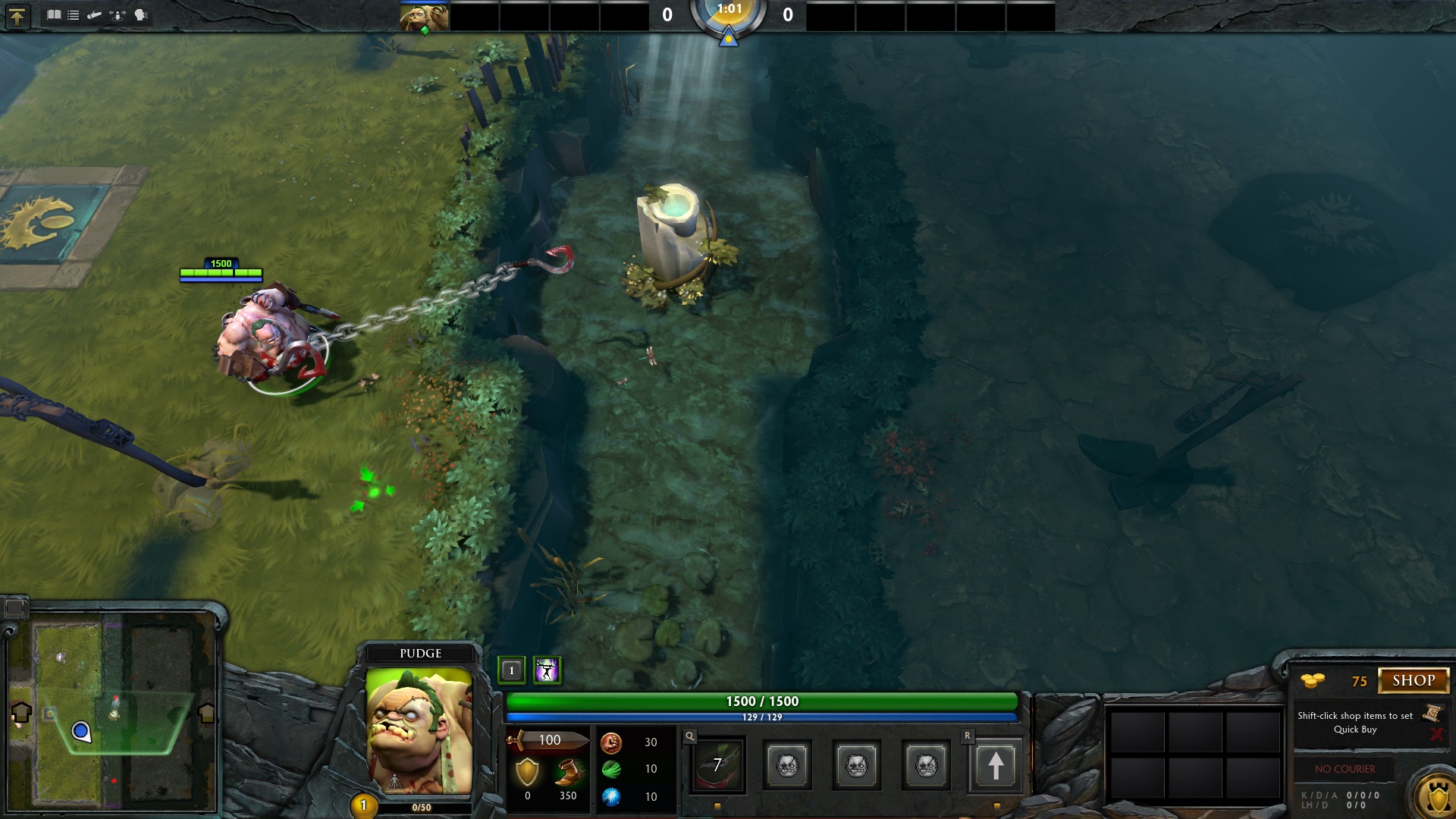Select the purple buff status icon
1456x819 pixels.
tap(547, 670)
